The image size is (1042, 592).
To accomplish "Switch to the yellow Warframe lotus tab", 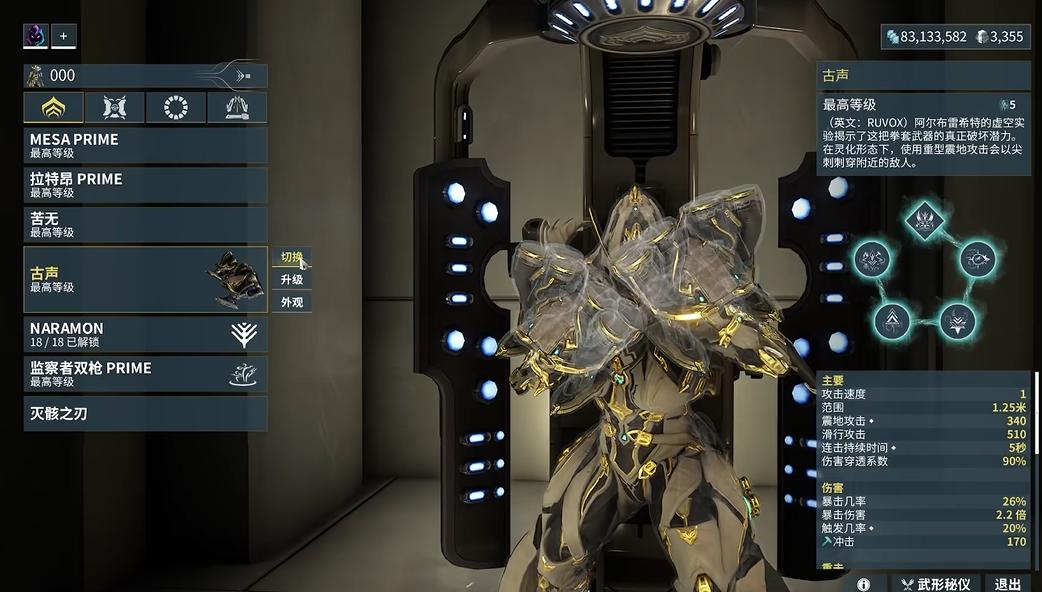I will 54,107.
